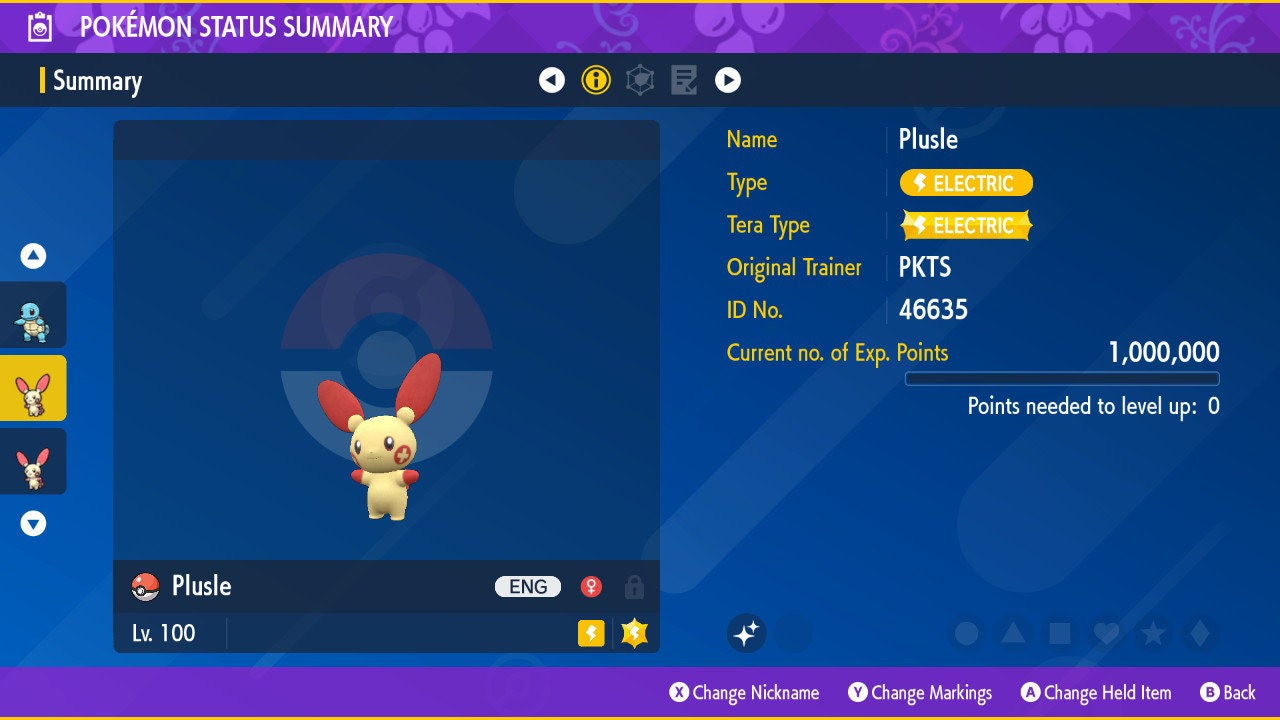Switch to the stats hexagon tab
This screenshot has height=720, width=1280.
(x=640, y=80)
